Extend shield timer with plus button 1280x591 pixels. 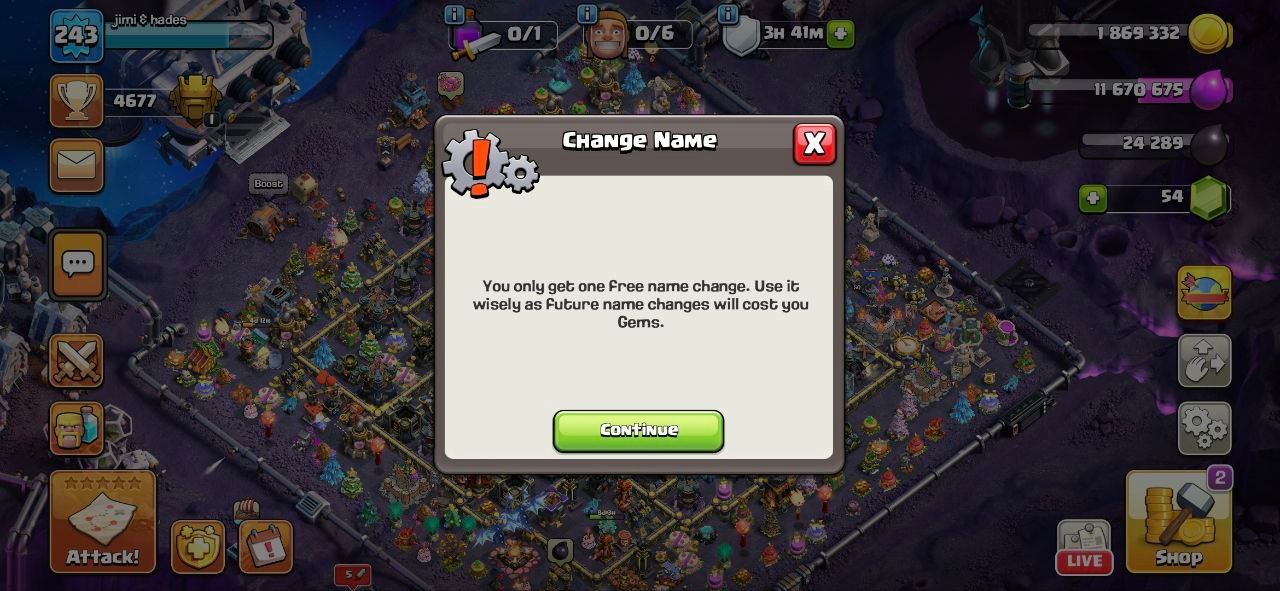pyautogui.click(x=841, y=34)
